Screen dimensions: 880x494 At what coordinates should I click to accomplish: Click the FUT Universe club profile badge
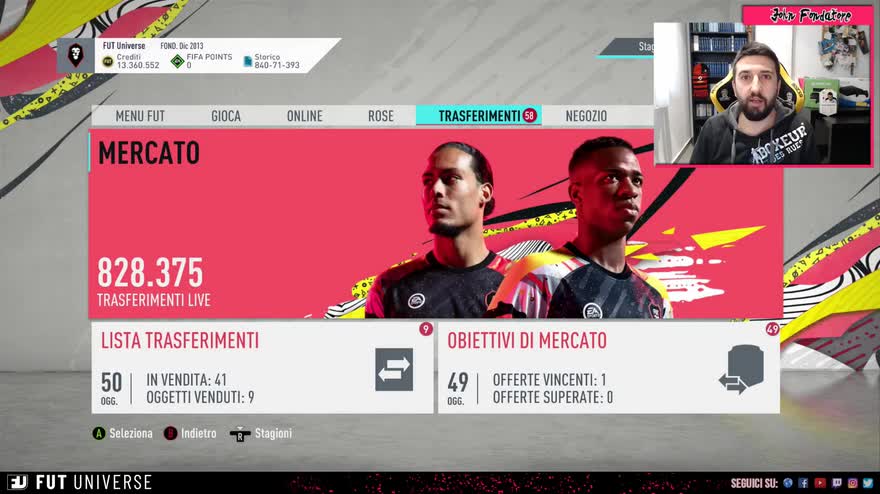[x=76, y=56]
